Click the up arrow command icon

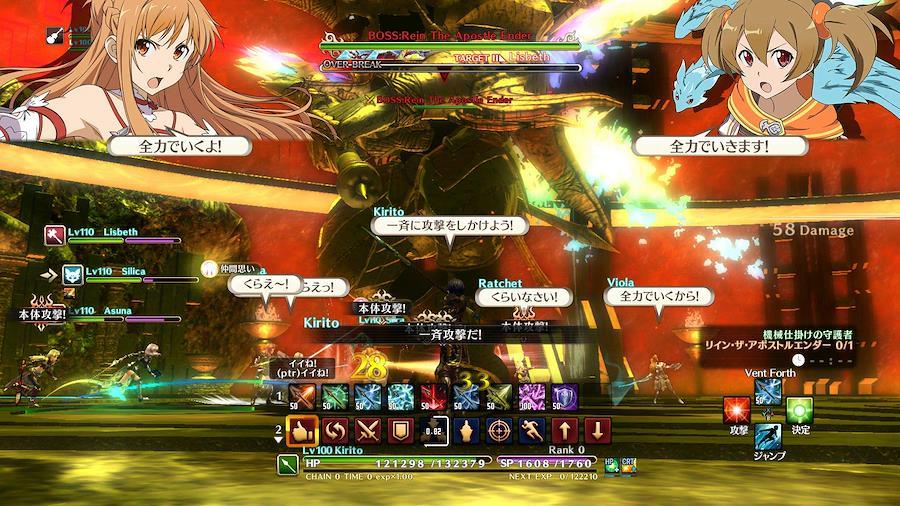pos(565,431)
